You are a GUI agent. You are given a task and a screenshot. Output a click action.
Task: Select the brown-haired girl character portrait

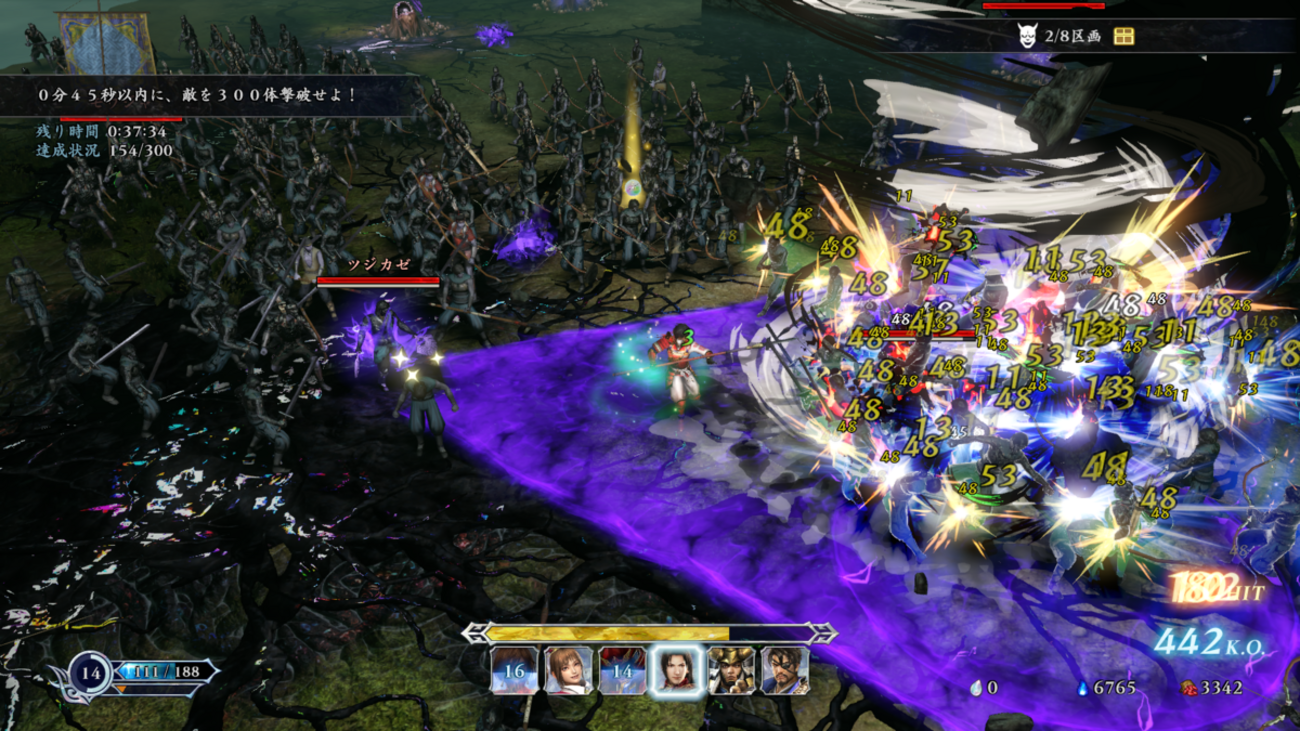click(x=567, y=670)
